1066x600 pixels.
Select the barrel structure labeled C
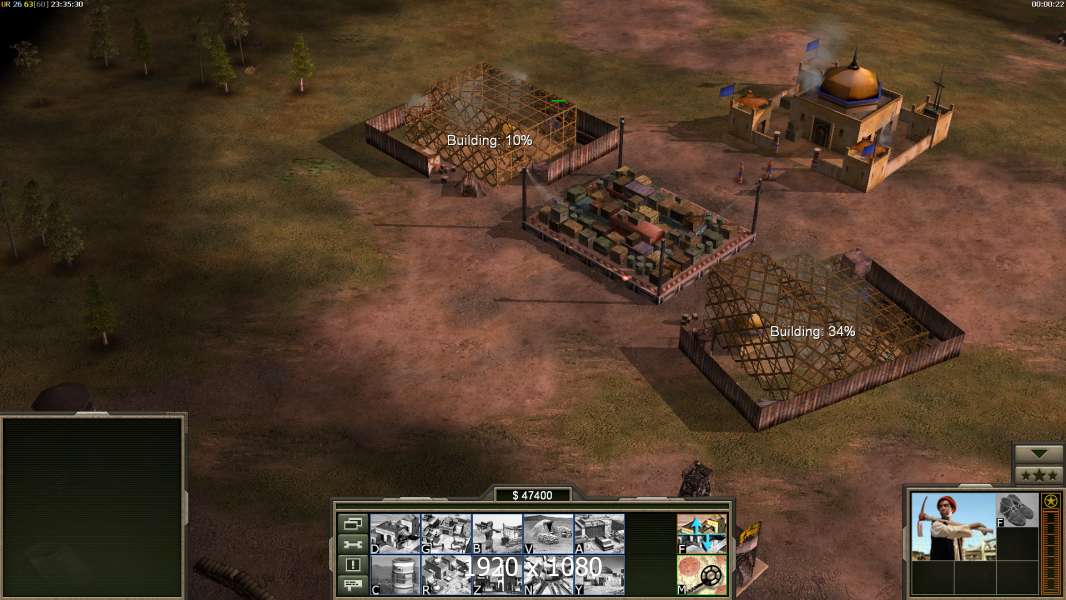coord(395,575)
